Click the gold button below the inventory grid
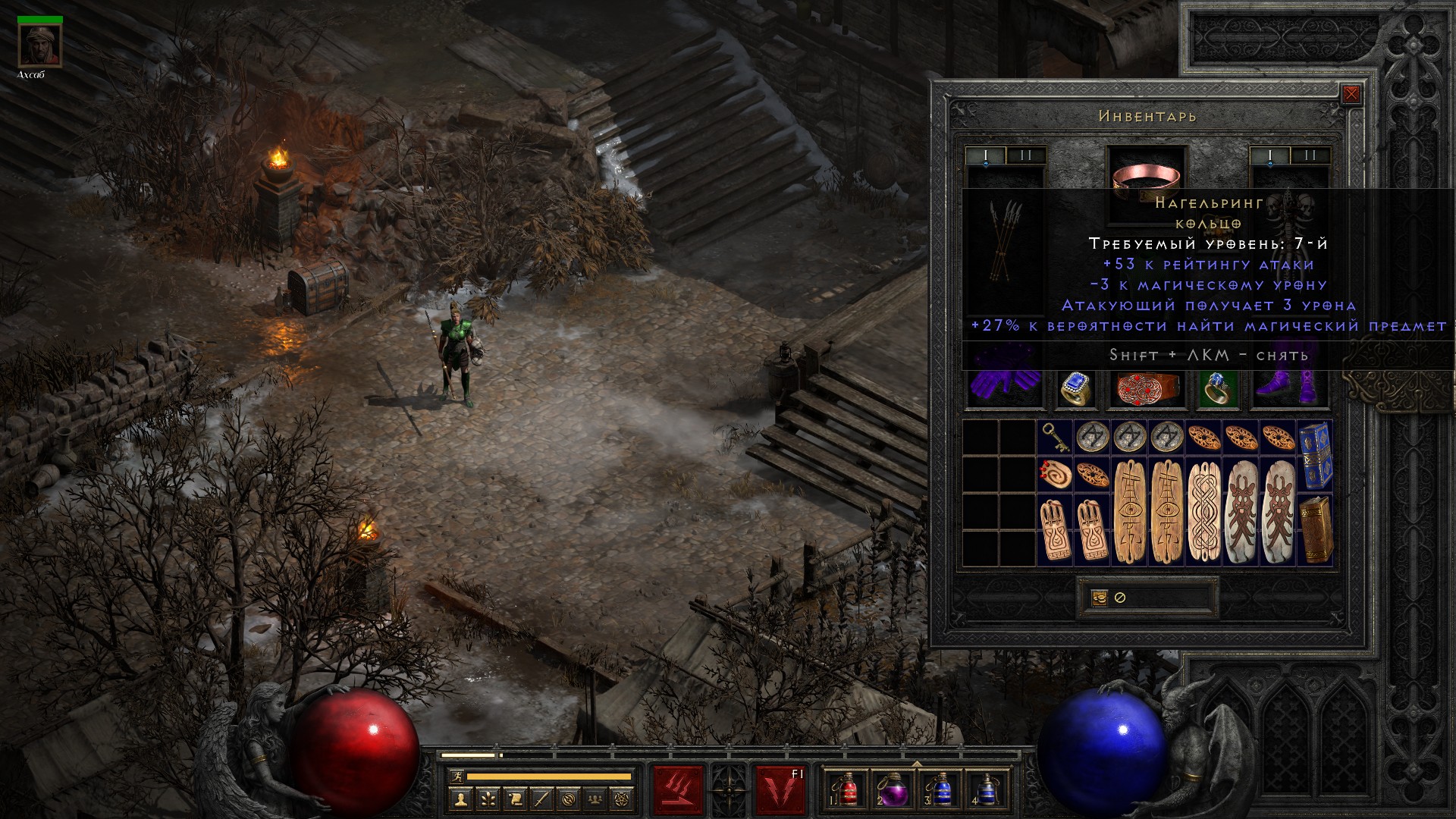 tap(1100, 598)
